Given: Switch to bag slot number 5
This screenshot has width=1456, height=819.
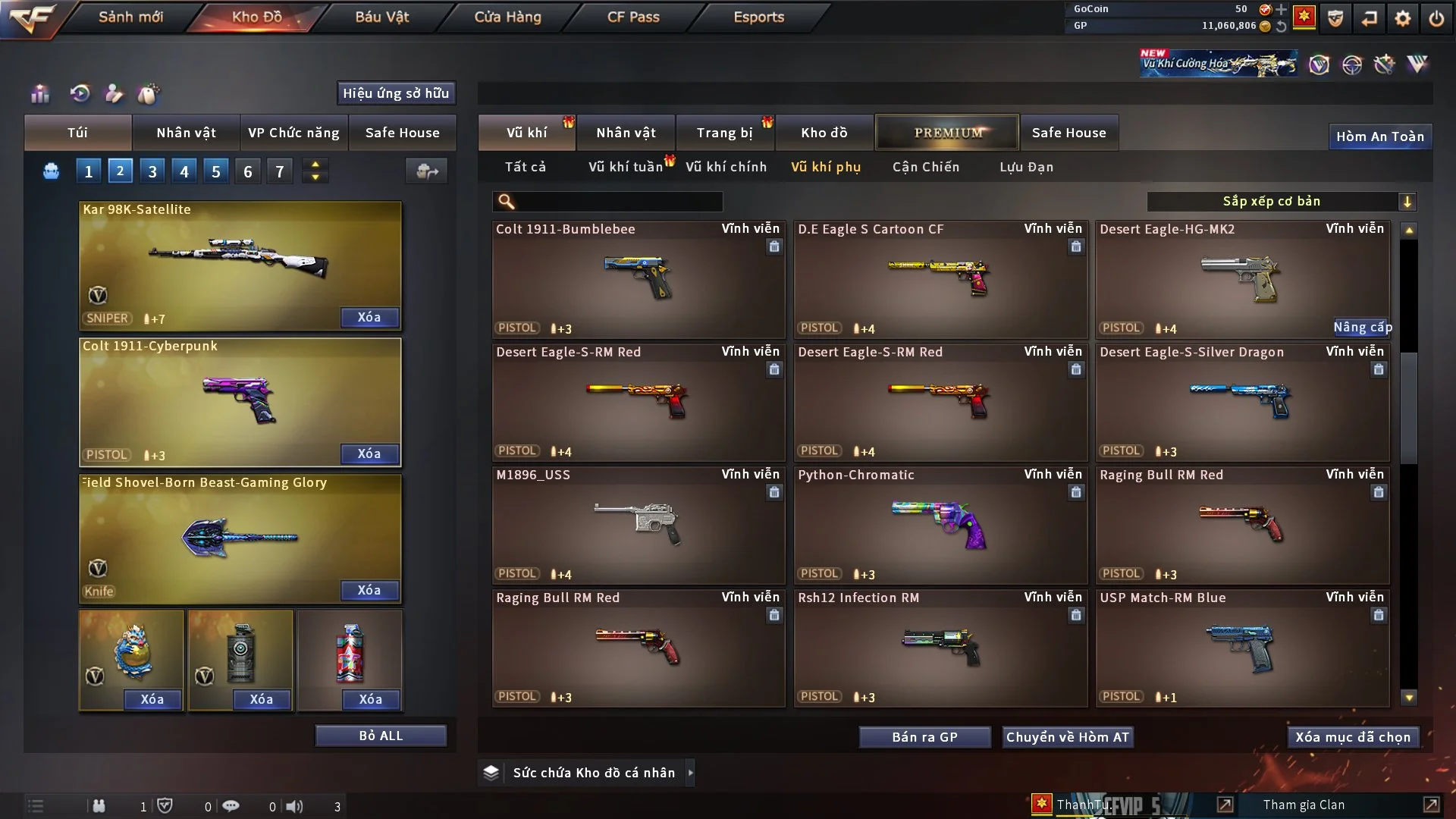Looking at the screenshot, I should pyautogui.click(x=216, y=172).
